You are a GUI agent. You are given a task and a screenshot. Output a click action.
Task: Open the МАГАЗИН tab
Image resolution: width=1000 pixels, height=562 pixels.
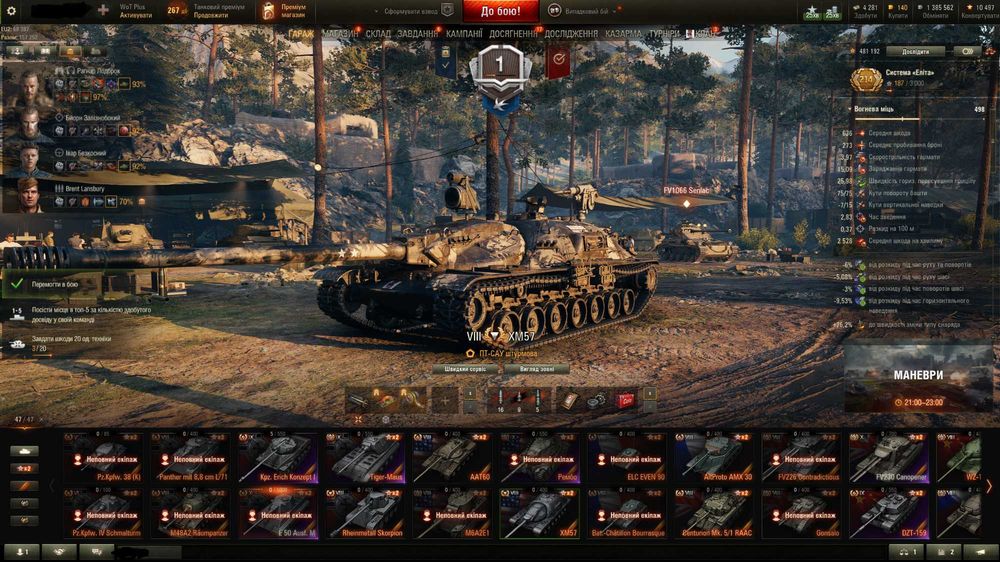(341, 34)
